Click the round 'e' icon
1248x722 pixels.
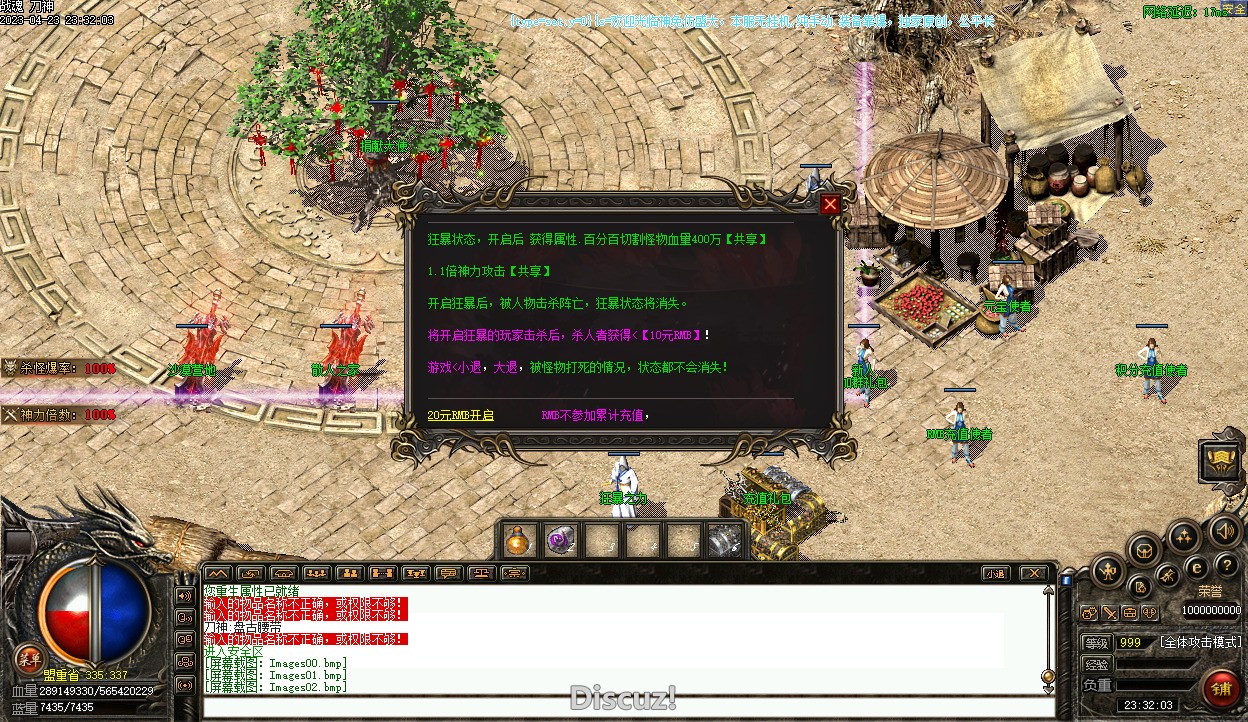(1196, 567)
